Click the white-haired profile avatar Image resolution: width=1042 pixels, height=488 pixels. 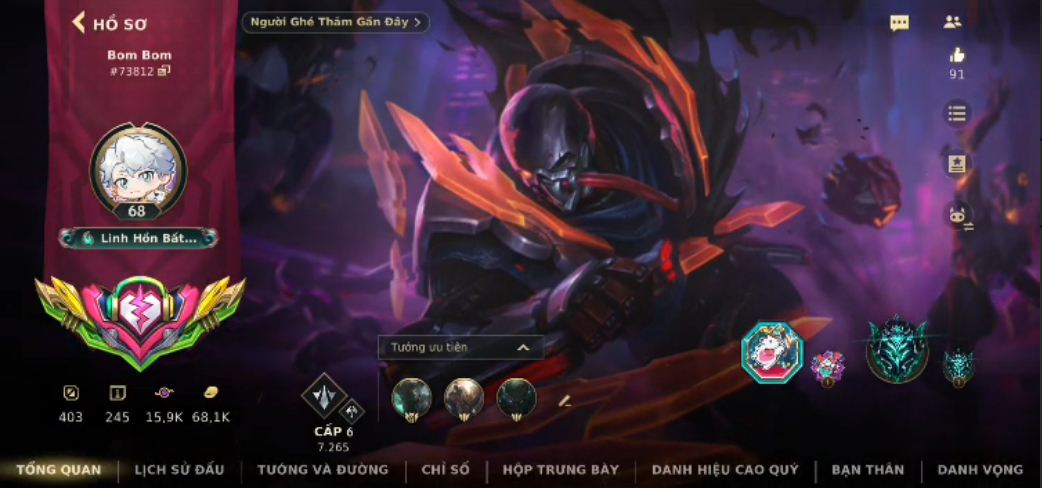click(139, 167)
